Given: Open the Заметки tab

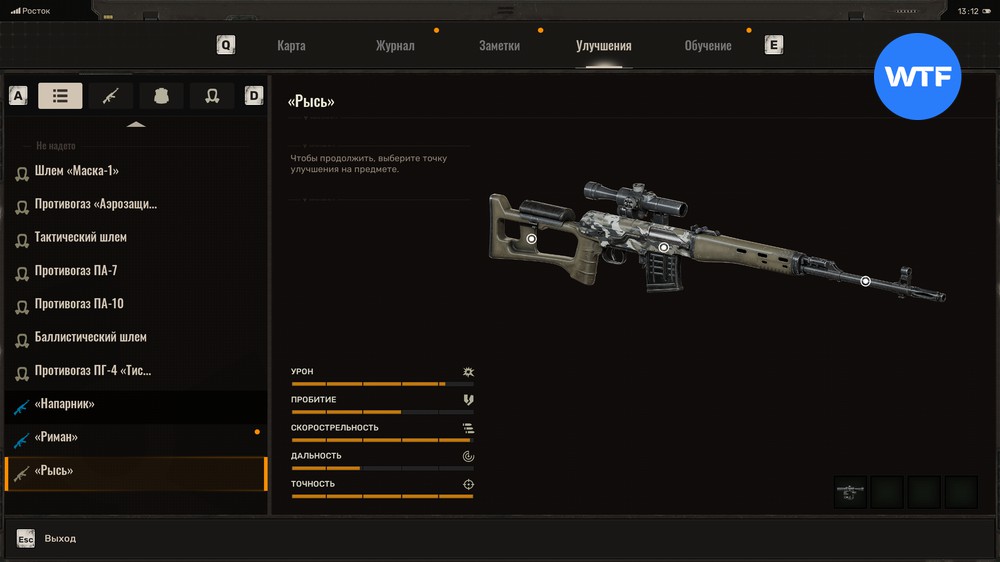Looking at the screenshot, I should [499, 46].
